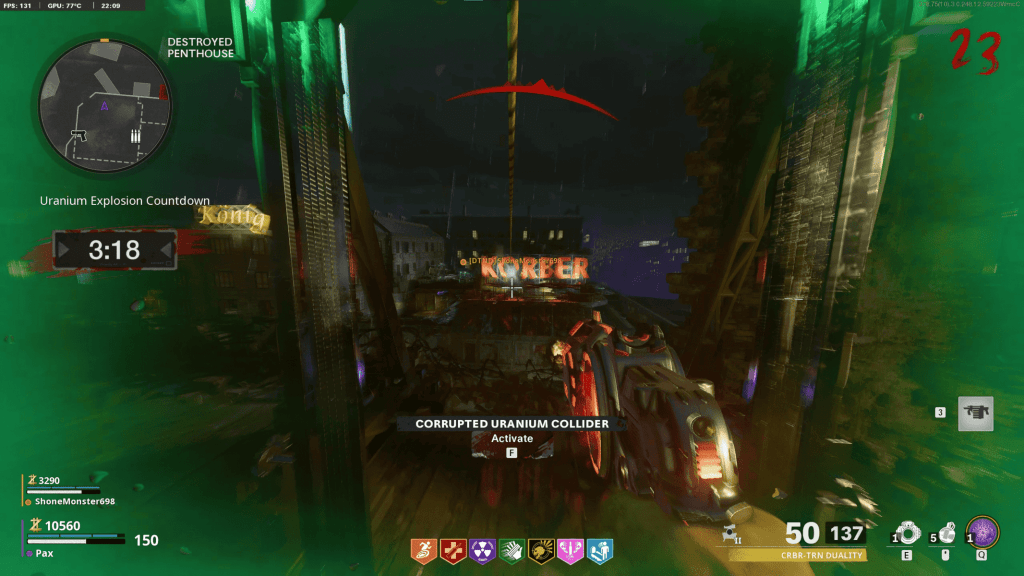Select the Stamin-Up orange runner perk icon
Image resolution: width=1024 pixels, height=576 pixels.
click(425, 550)
